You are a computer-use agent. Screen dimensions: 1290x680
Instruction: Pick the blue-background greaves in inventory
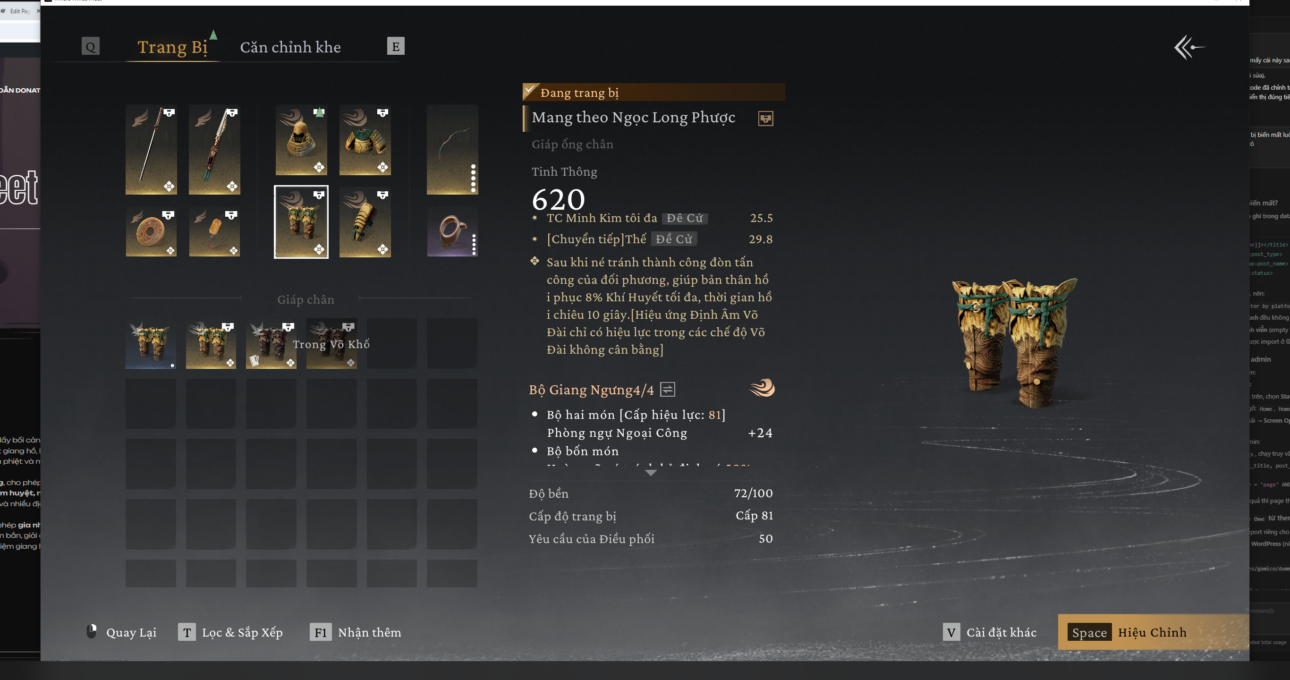(x=151, y=344)
